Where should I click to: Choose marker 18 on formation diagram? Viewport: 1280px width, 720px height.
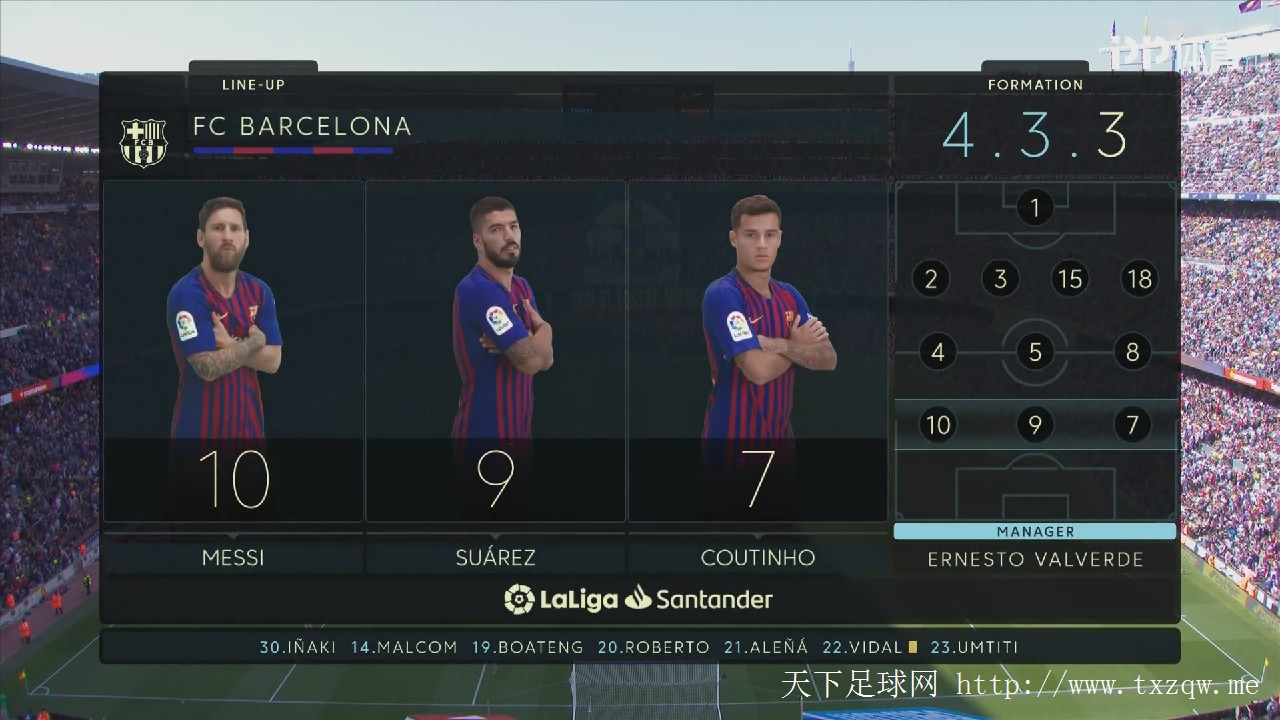(1140, 279)
